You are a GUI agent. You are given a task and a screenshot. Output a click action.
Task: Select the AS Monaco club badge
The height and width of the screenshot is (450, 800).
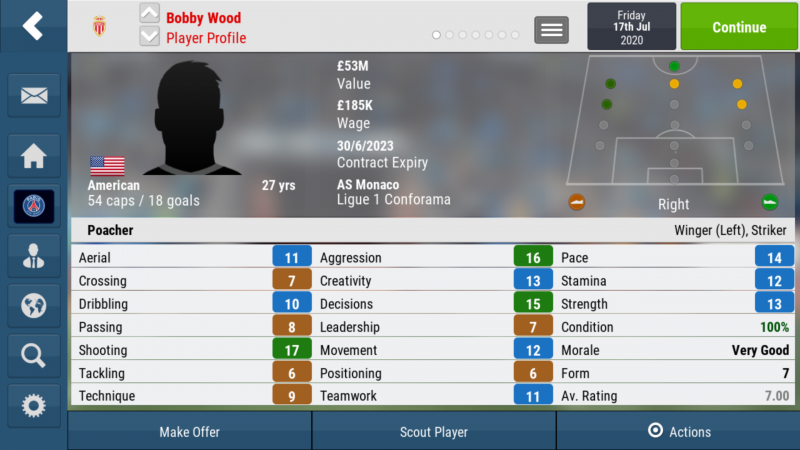pos(98,25)
